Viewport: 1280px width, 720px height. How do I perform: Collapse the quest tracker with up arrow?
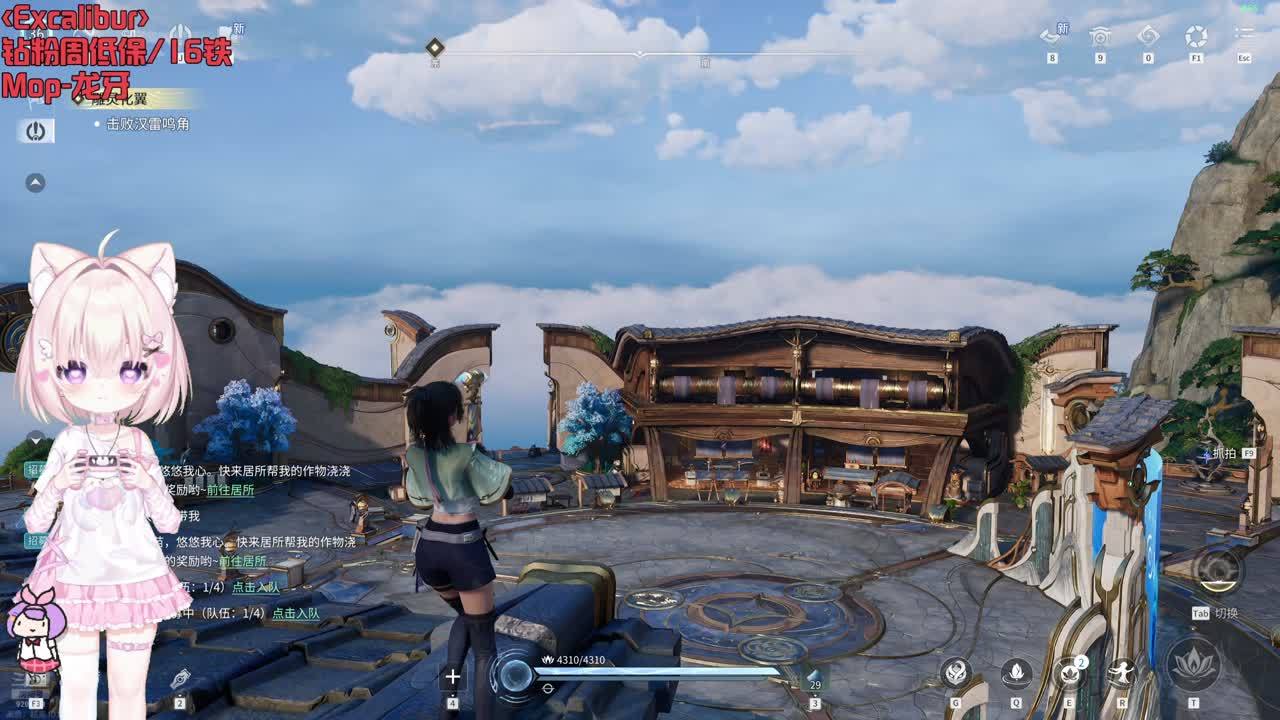[35, 183]
